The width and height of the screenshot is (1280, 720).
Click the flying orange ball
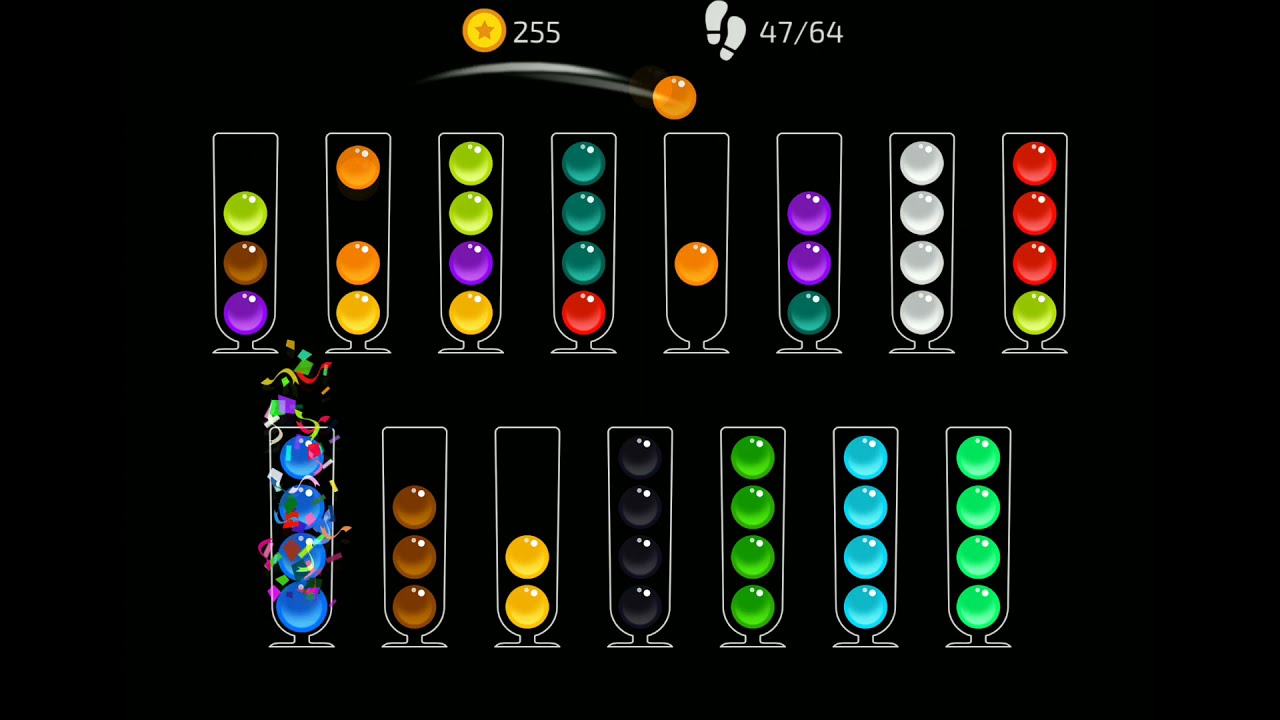click(674, 97)
